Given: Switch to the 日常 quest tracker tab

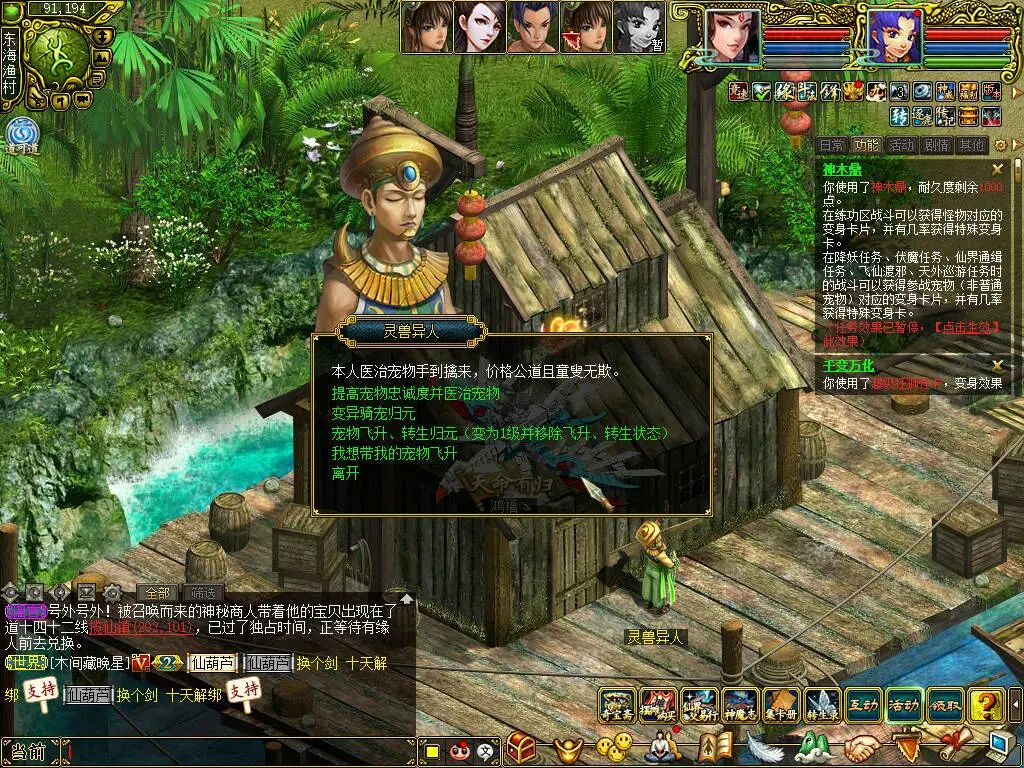Looking at the screenshot, I should [x=831, y=145].
